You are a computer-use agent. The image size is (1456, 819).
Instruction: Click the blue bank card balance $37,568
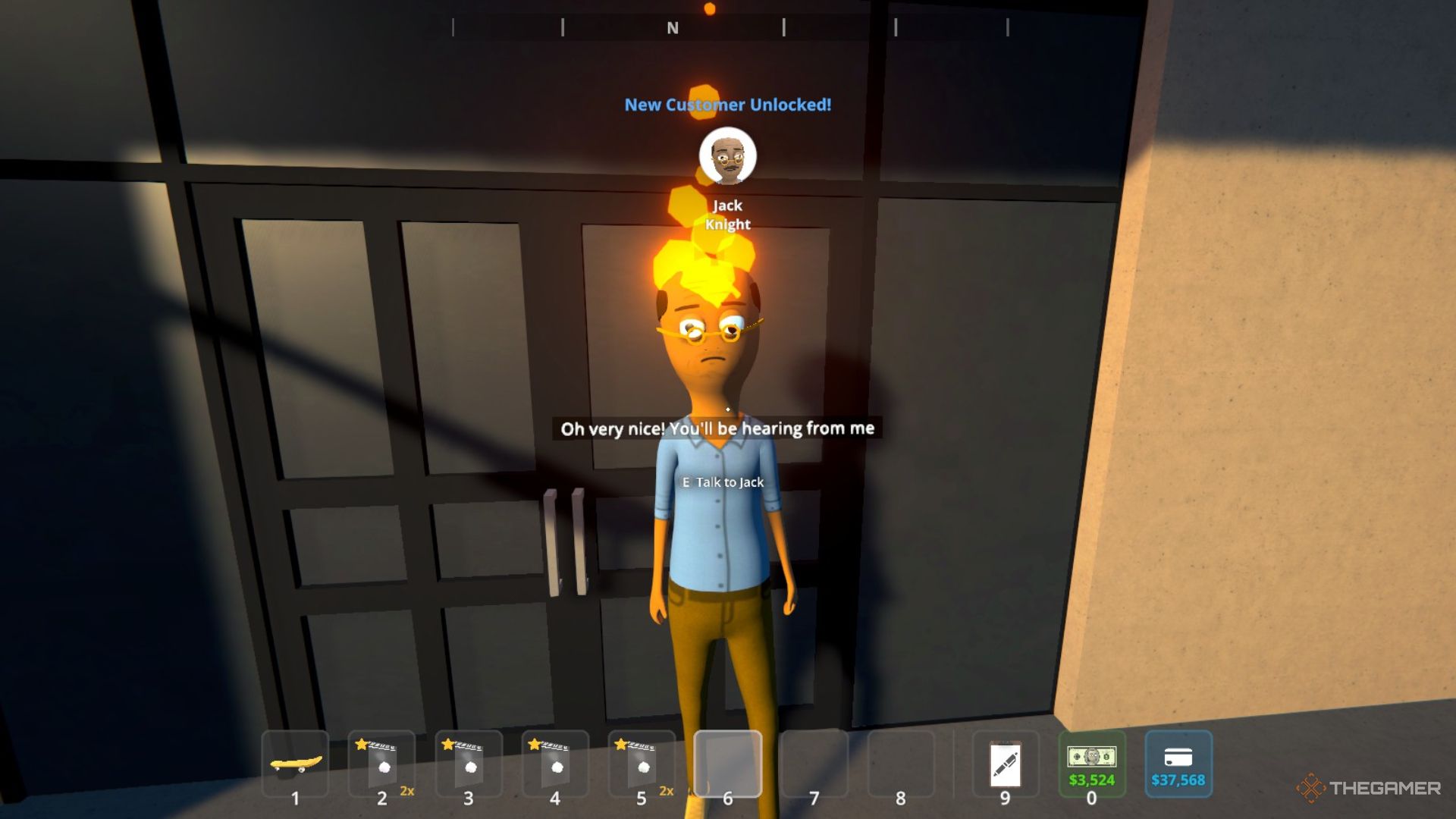[1178, 764]
